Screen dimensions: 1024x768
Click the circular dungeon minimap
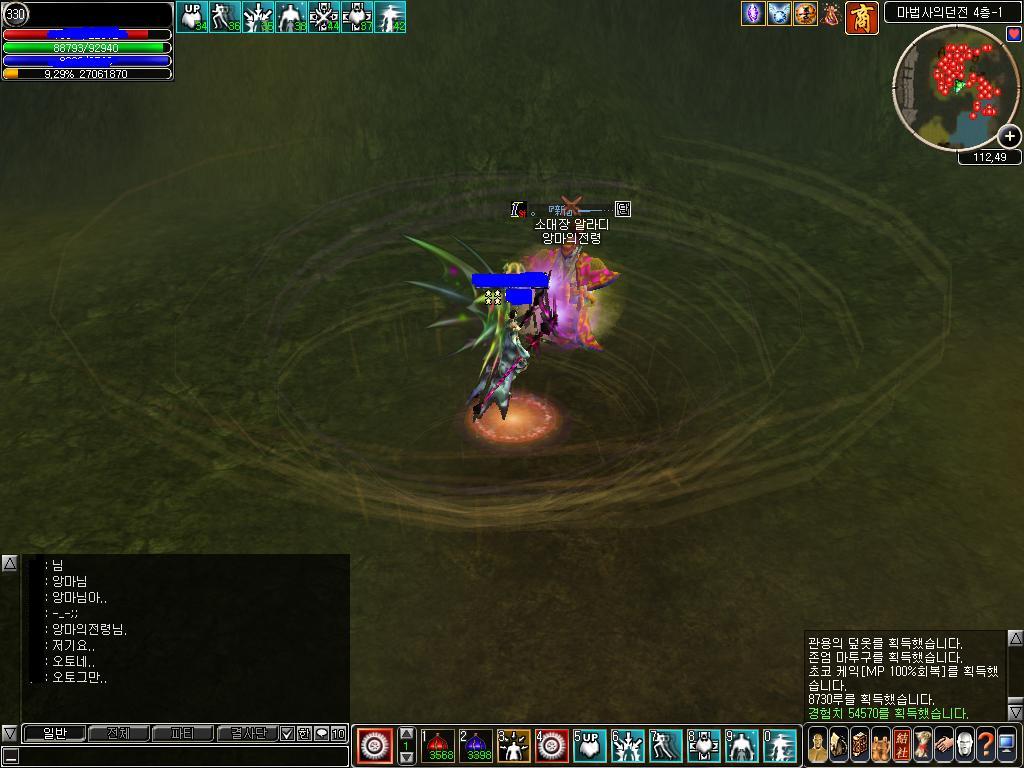coord(955,87)
